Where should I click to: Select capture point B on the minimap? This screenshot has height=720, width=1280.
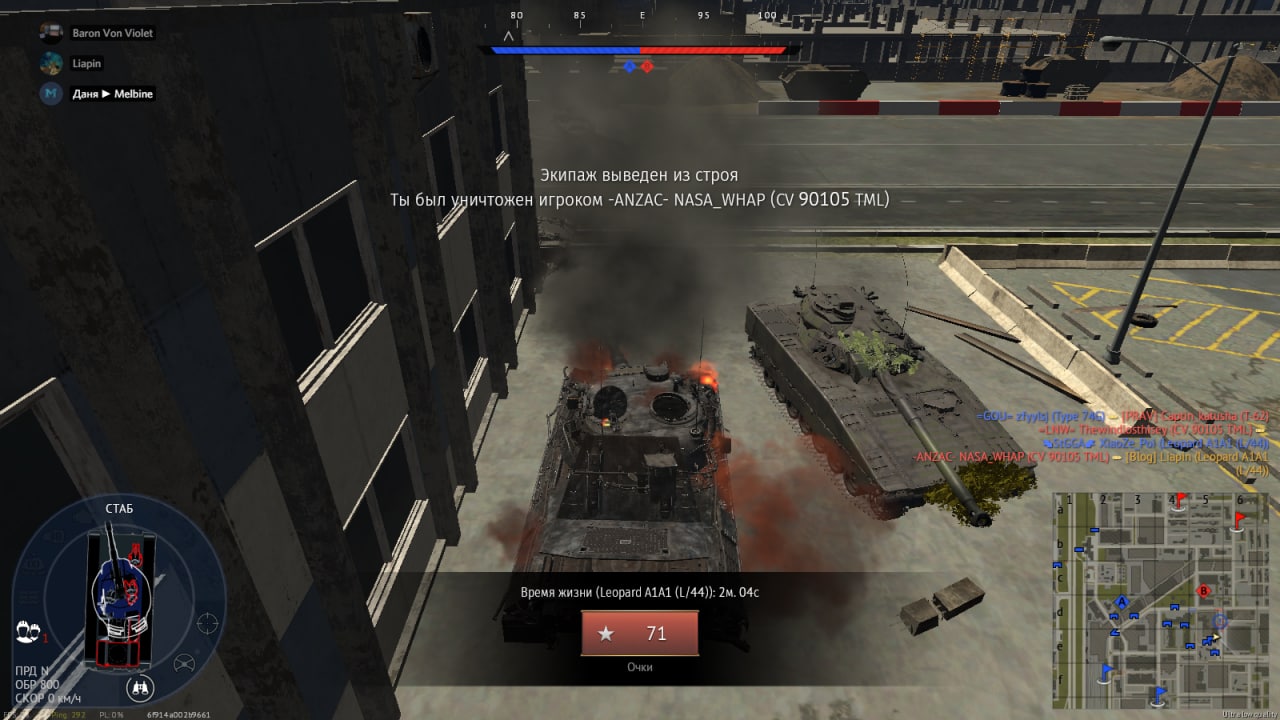click(1204, 590)
